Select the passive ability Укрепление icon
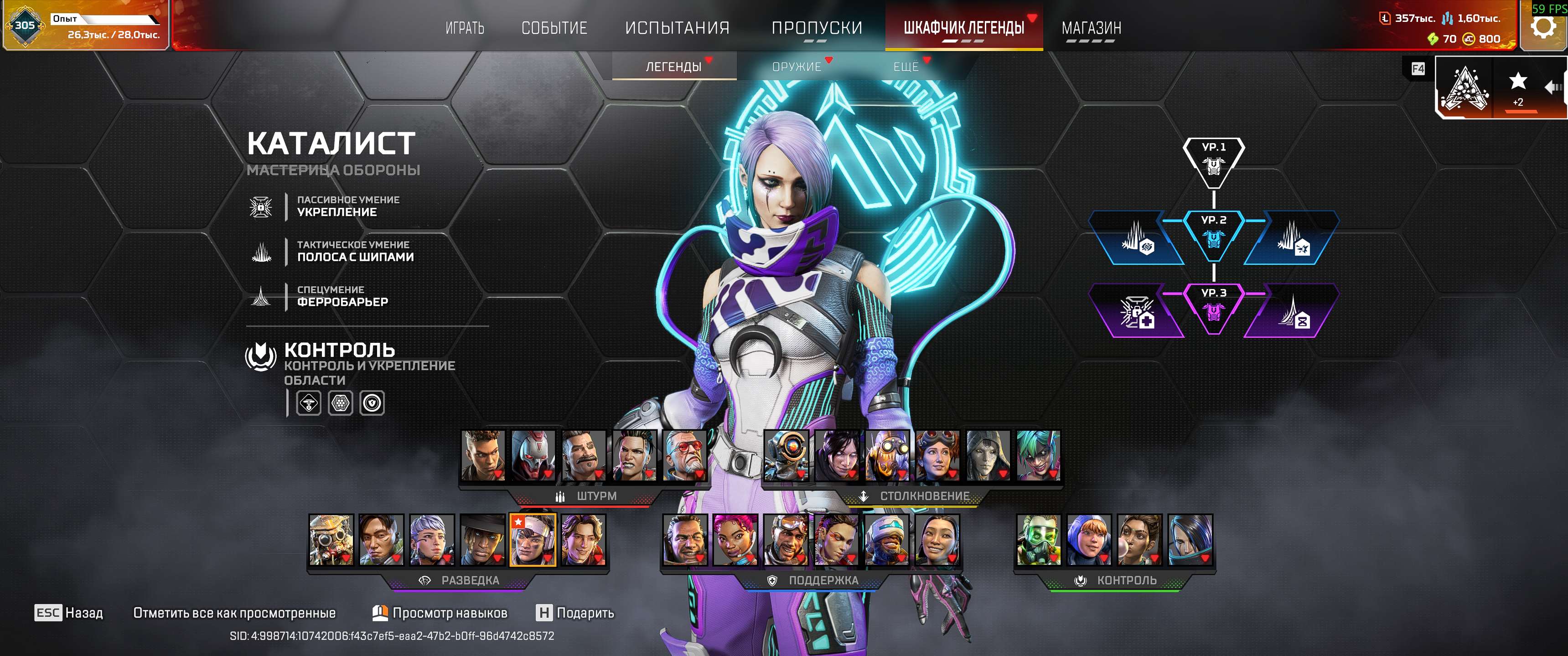This screenshot has height=656, width=1568. [x=260, y=207]
